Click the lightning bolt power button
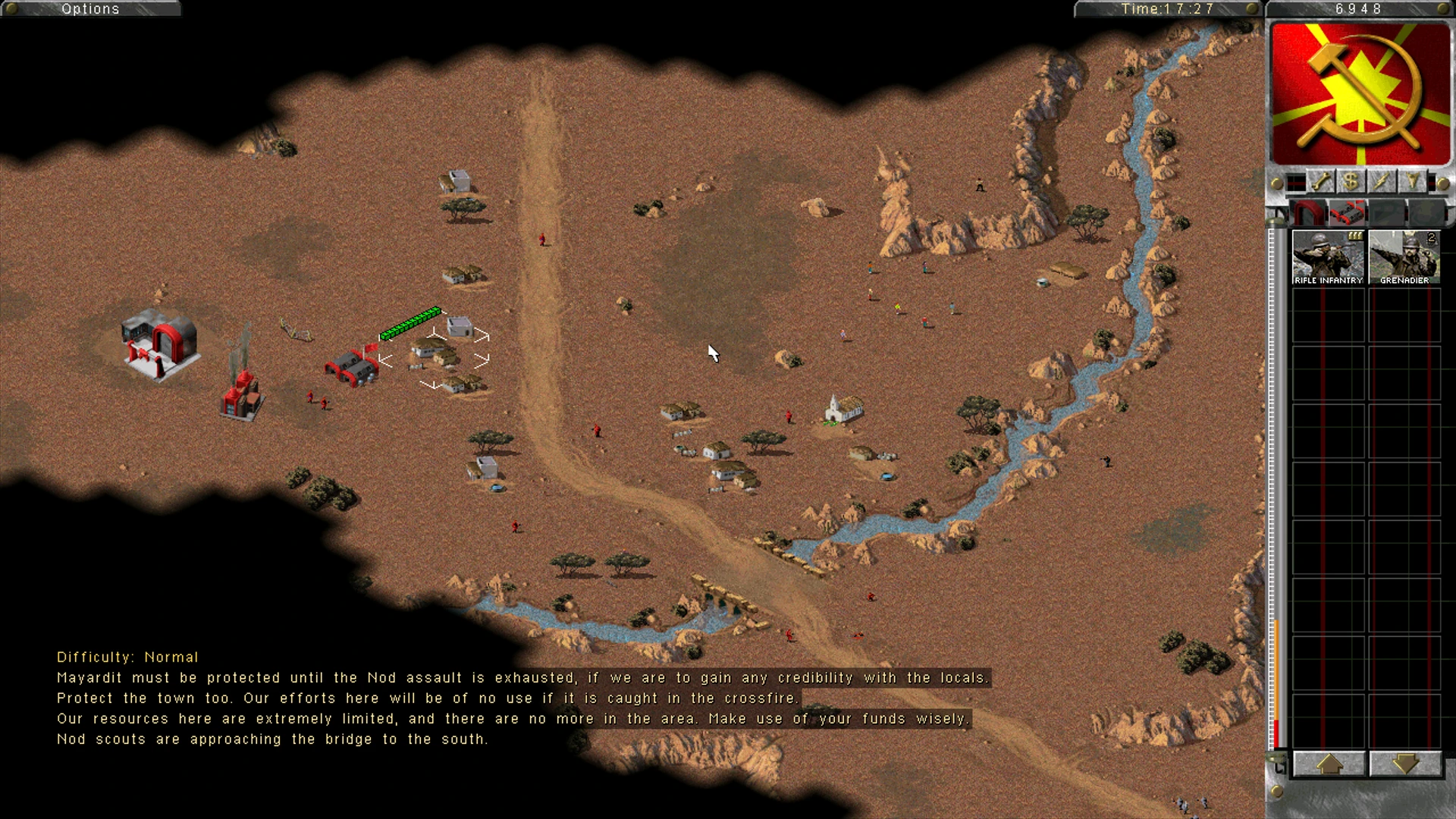Image resolution: width=1456 pixels, height=819 pixels. 1381,182
